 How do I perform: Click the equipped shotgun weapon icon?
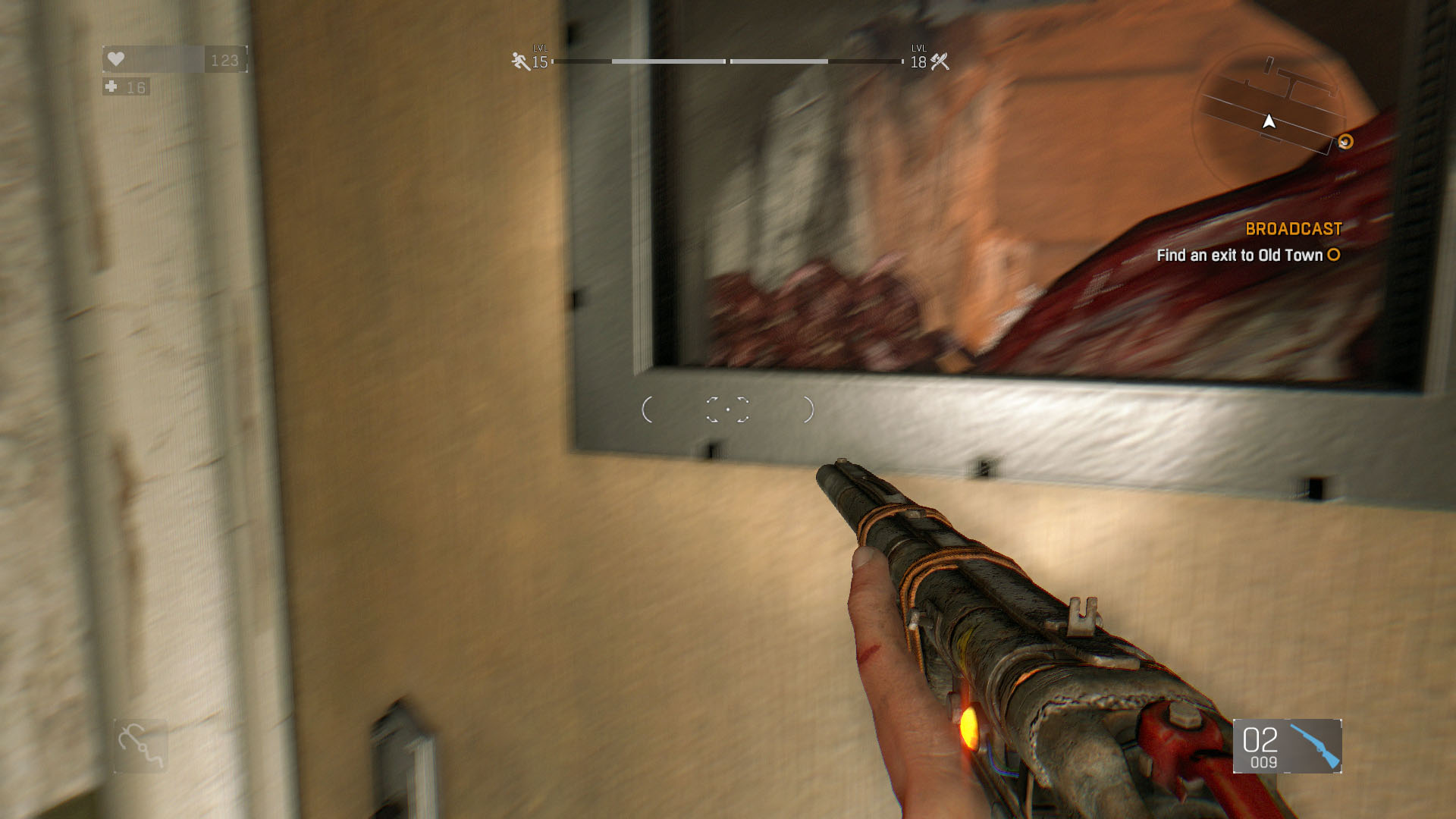pyautogui.click(x=1315, y=745)
